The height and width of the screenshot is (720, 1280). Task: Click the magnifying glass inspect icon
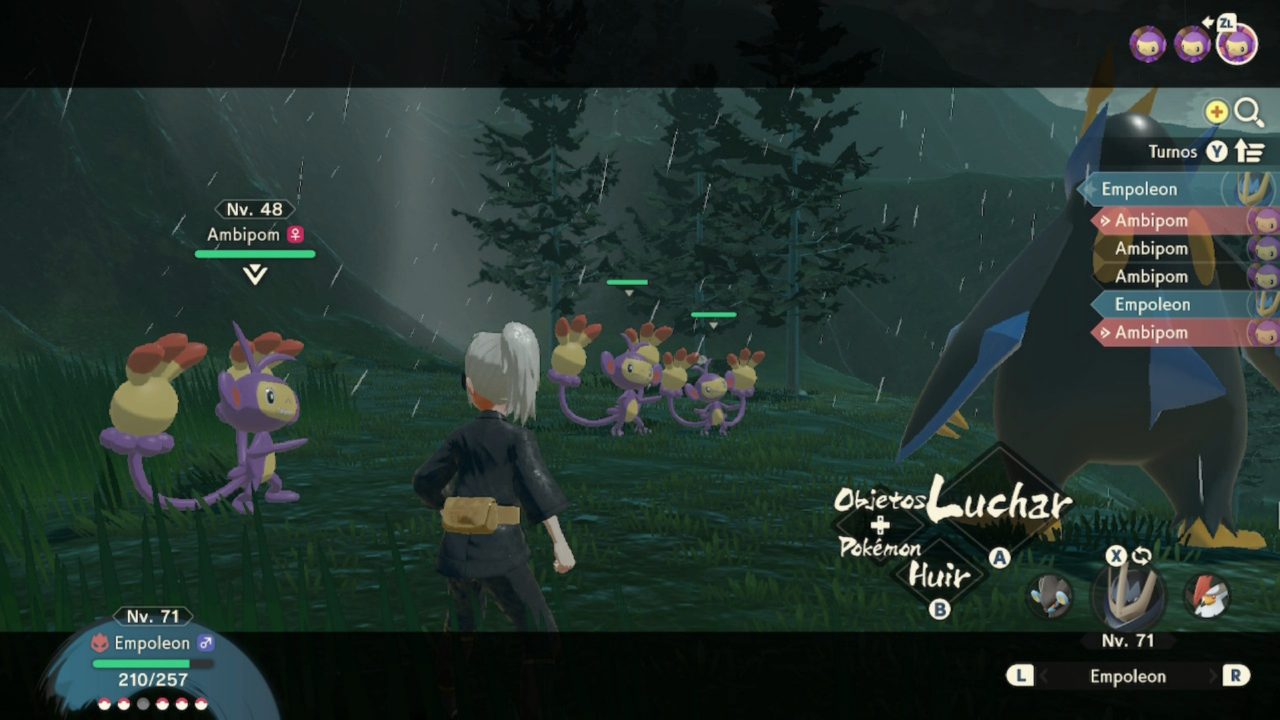(1249, 113)
